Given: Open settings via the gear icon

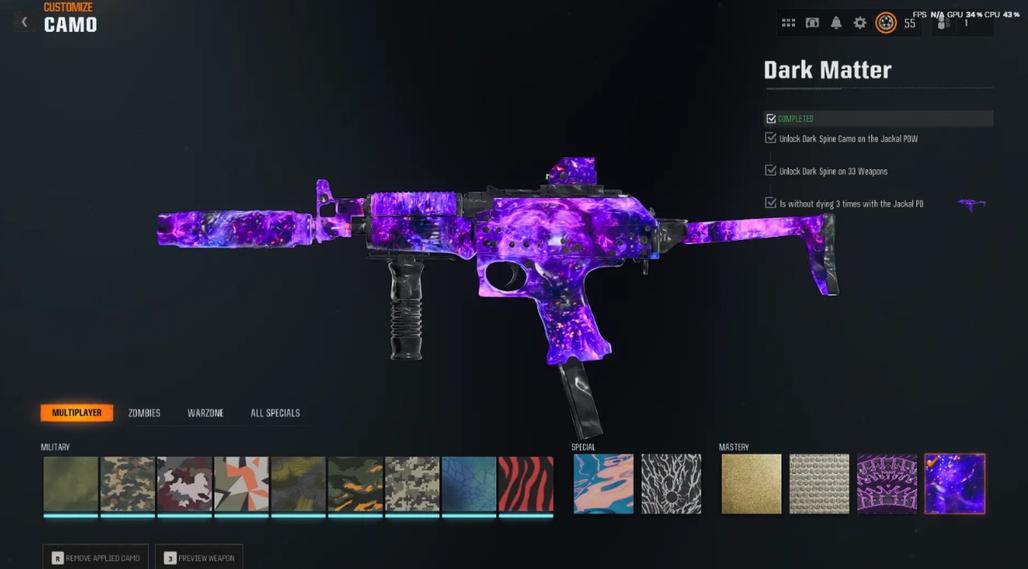Looking at the screenshot, I should 860,23.
